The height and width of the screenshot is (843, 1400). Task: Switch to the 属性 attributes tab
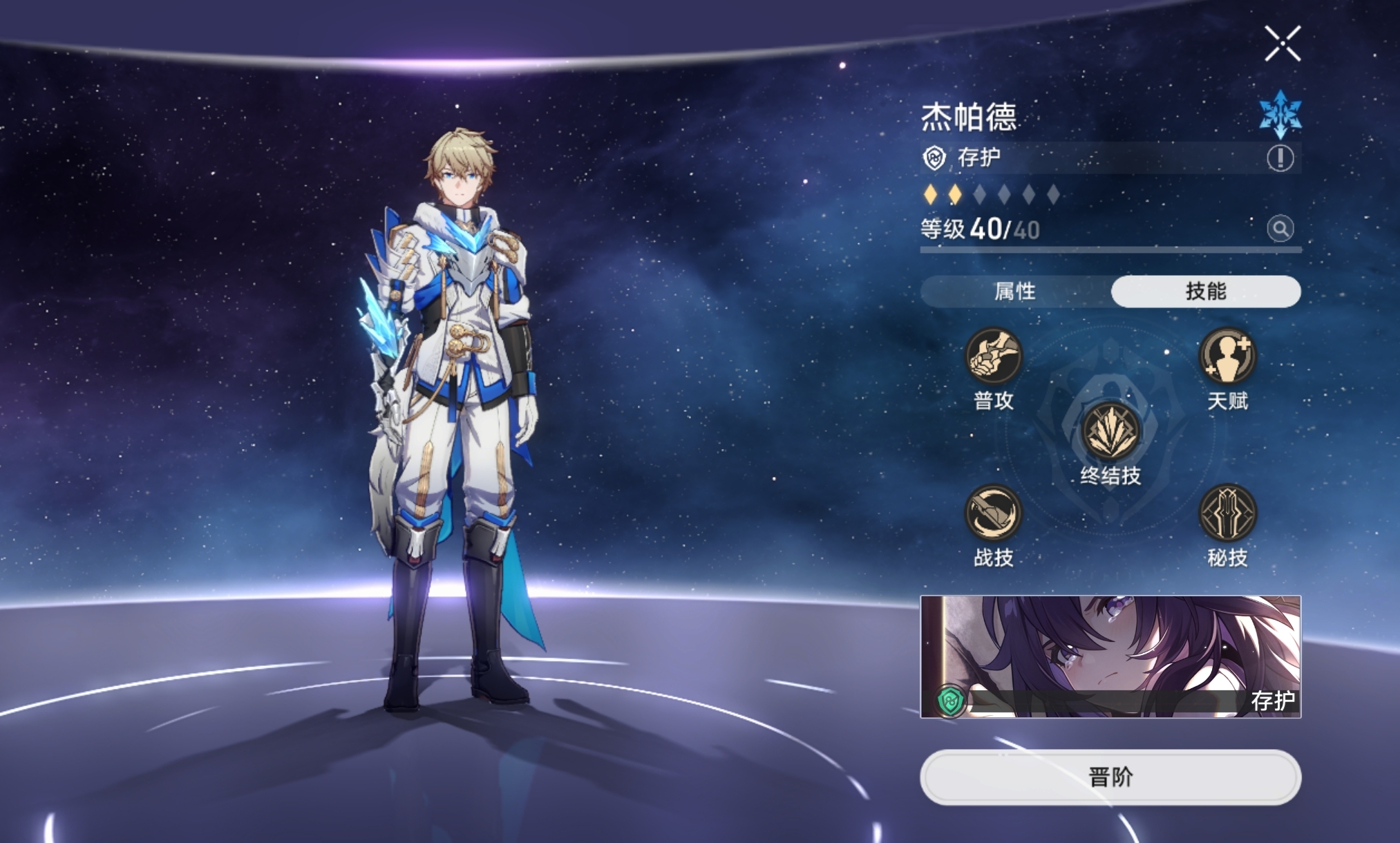click(1015, 292)
